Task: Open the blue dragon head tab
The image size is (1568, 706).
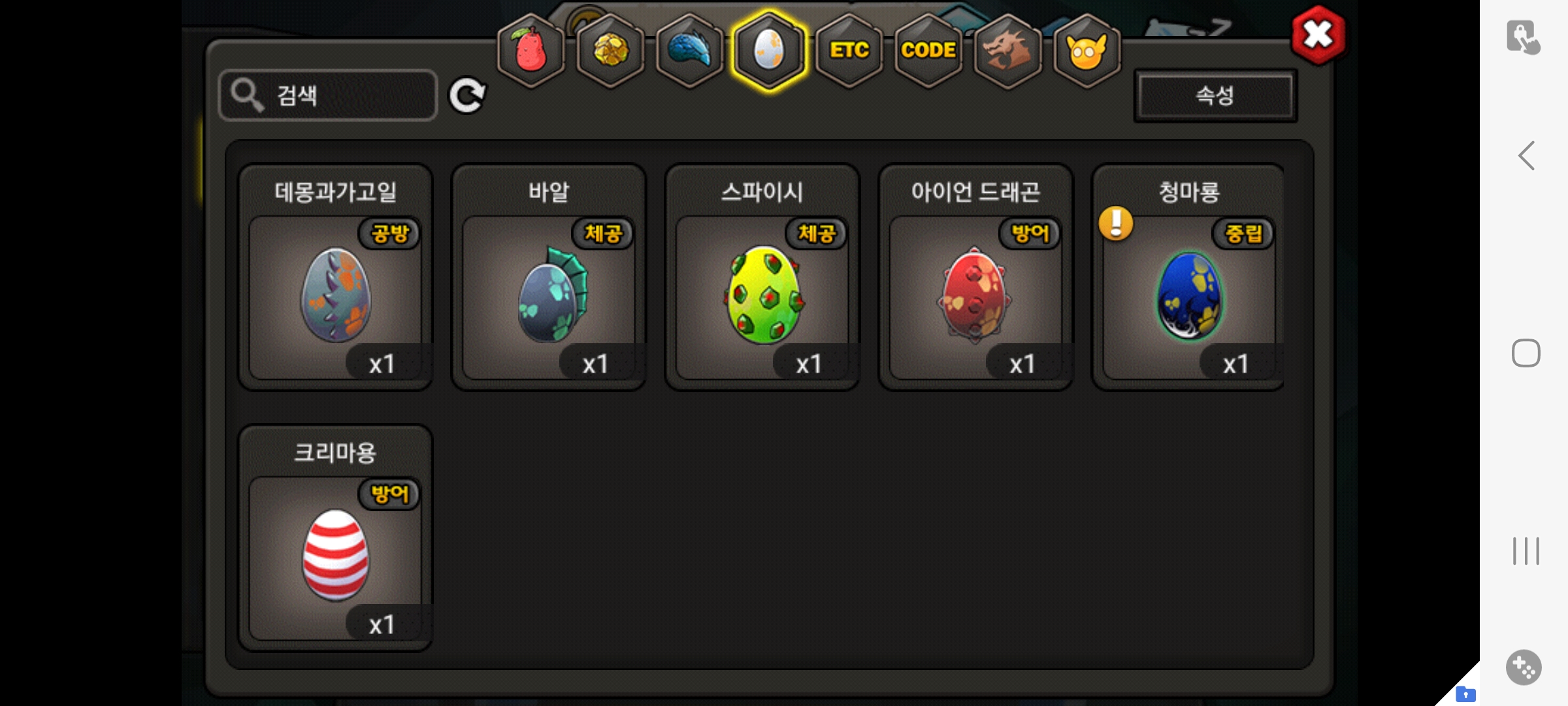Action: click(x=690, y=50)
